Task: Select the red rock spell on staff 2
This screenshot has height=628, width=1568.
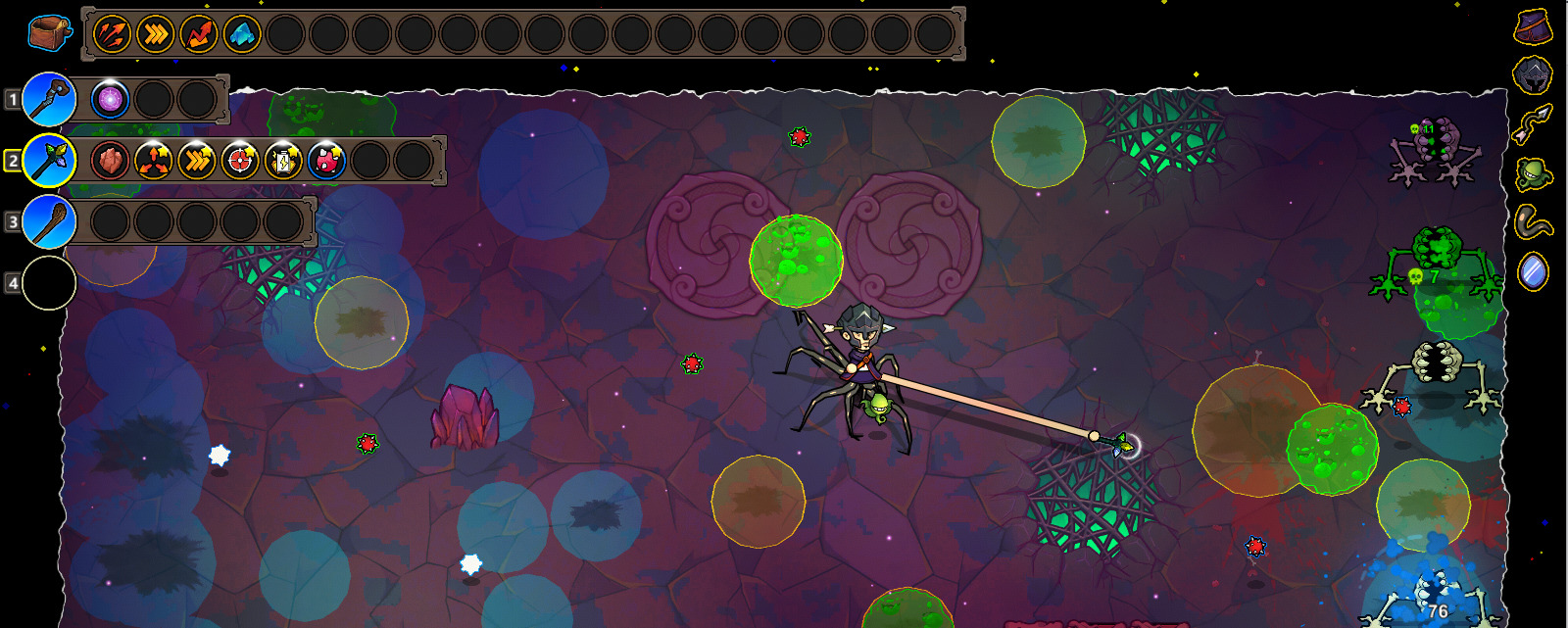Action: [x=111, y=161]
